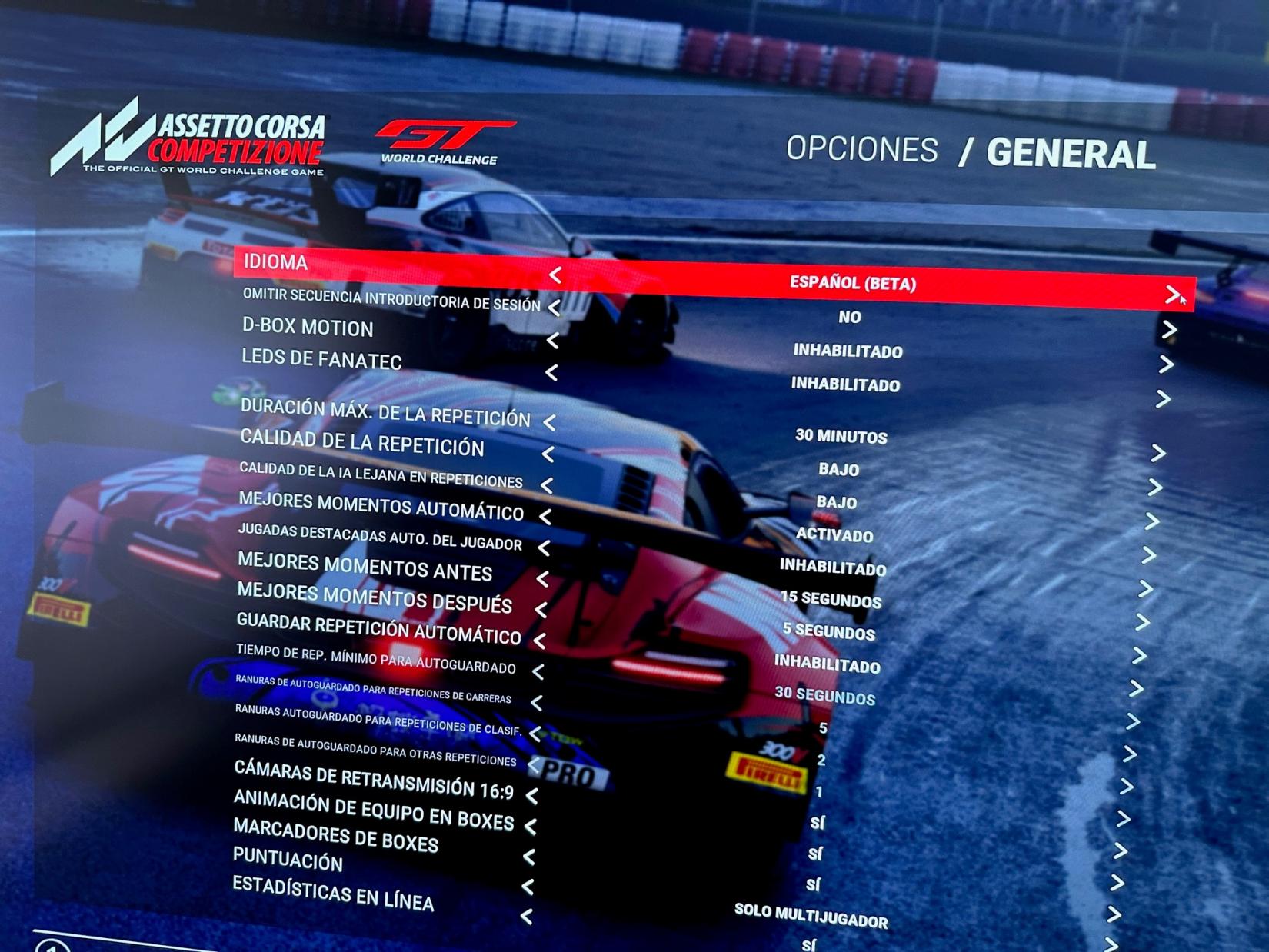This screenshot has width=1269, height=952.
Task: Select Mejores Momentos Antes option
Action: [x=365, y=566]
